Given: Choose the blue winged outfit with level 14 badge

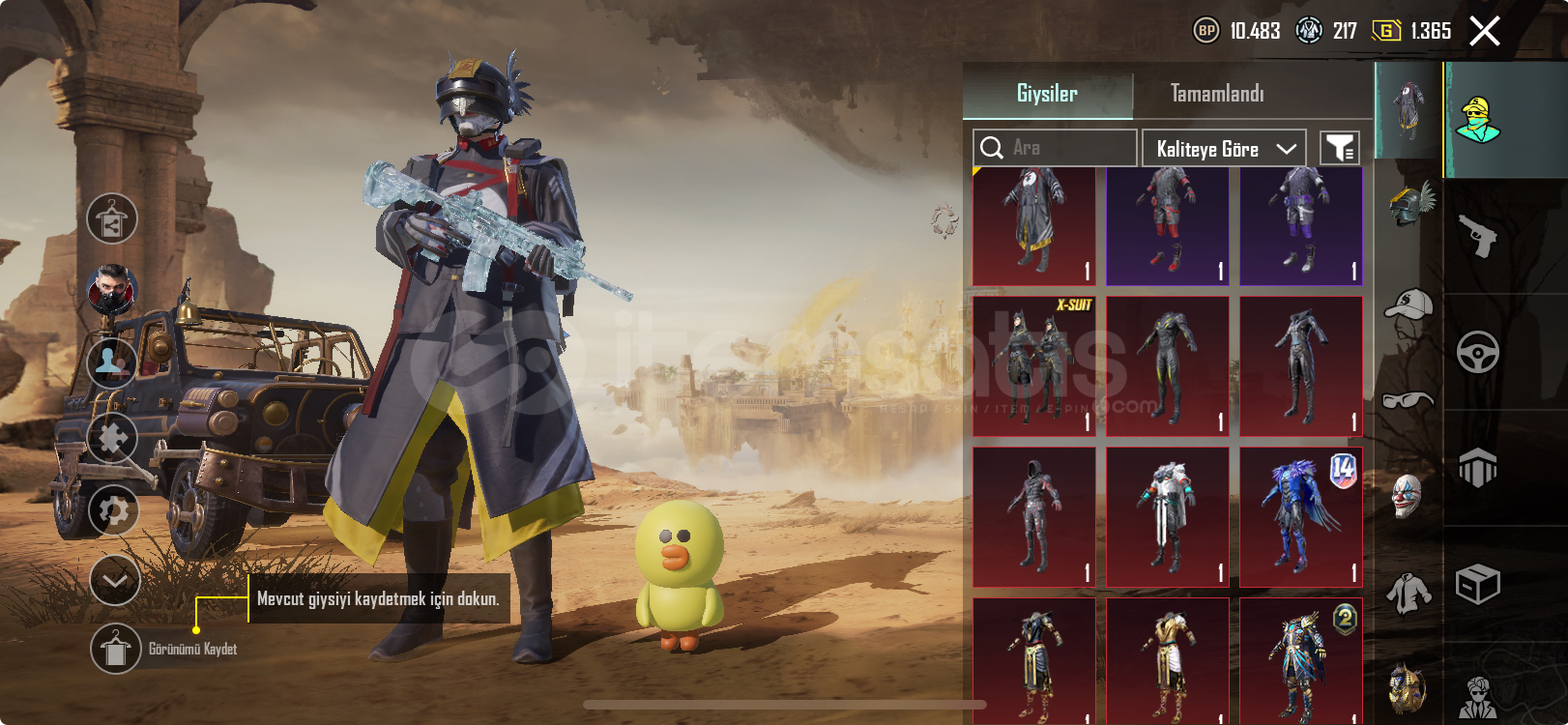Looking at the screenshot, I should coord(1301,517).
